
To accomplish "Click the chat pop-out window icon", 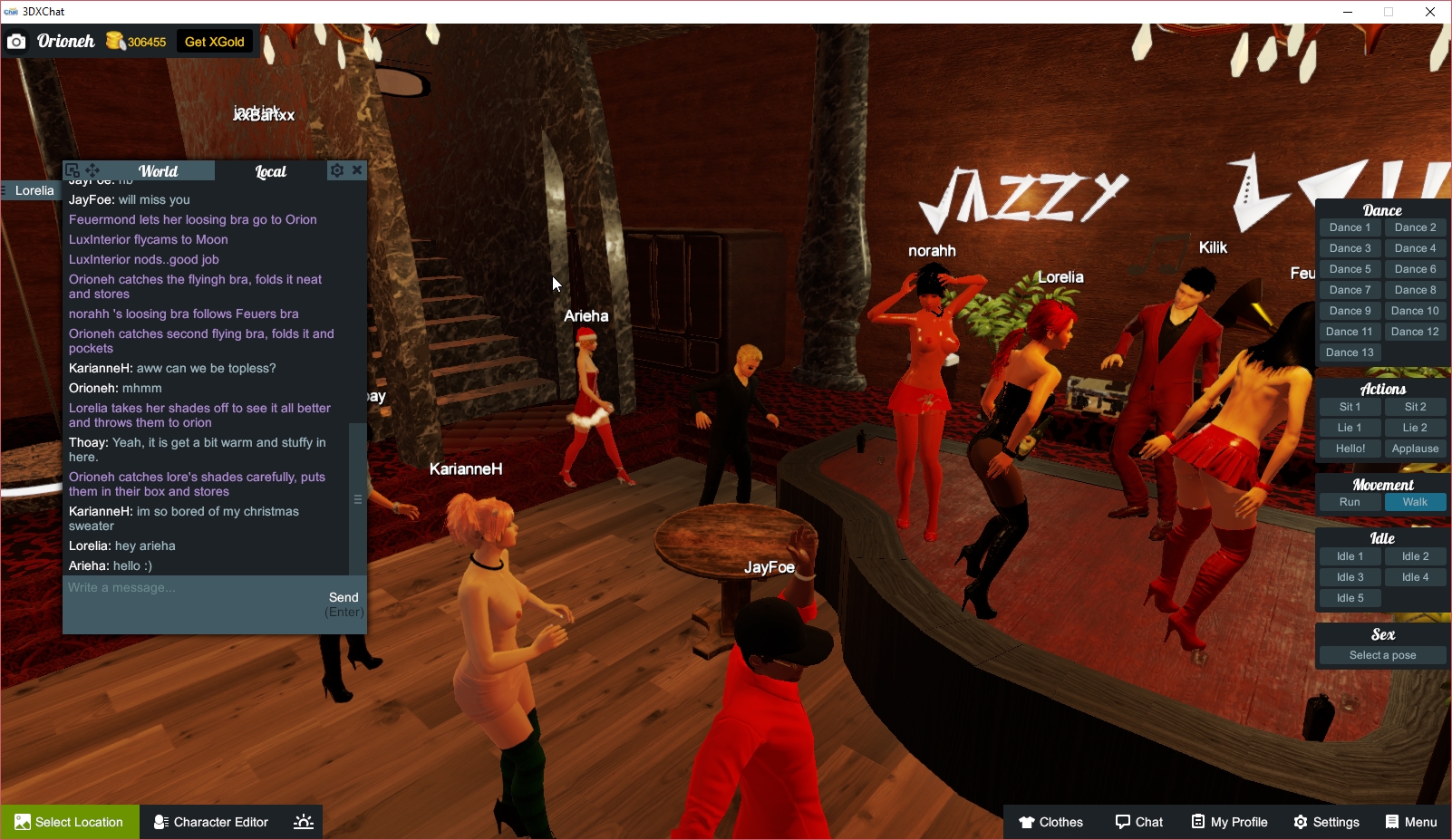I will (72, 169).
